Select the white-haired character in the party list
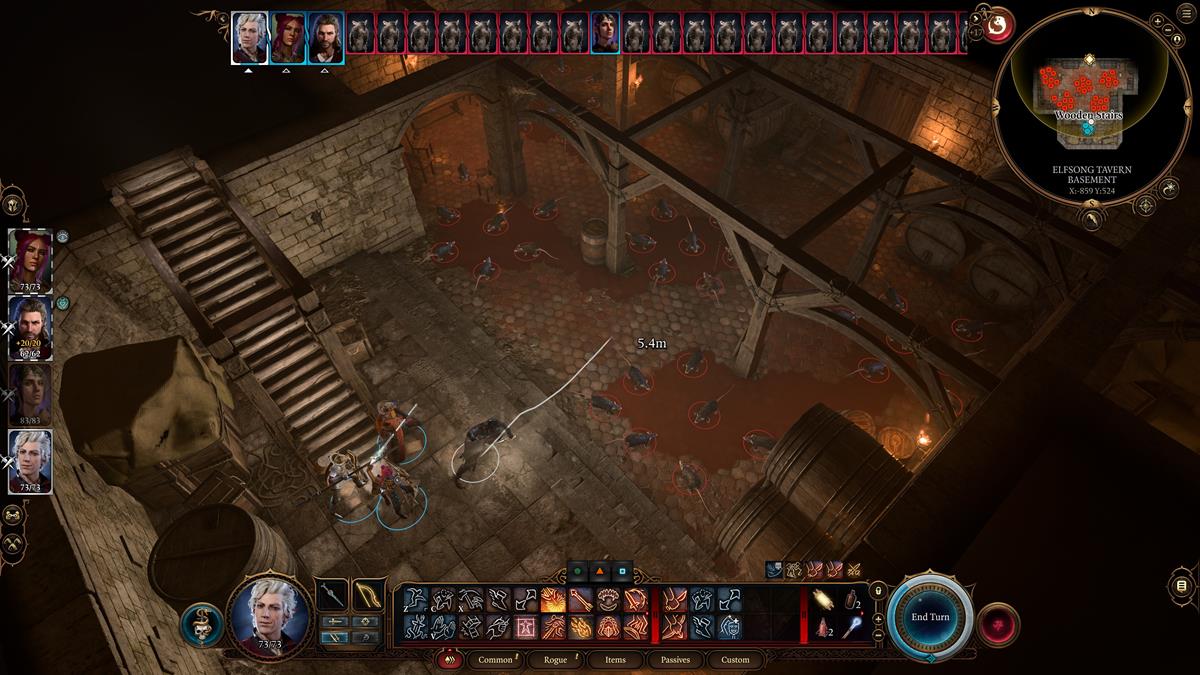Viewport: 1200px width, 675px height. pos(30,460)
